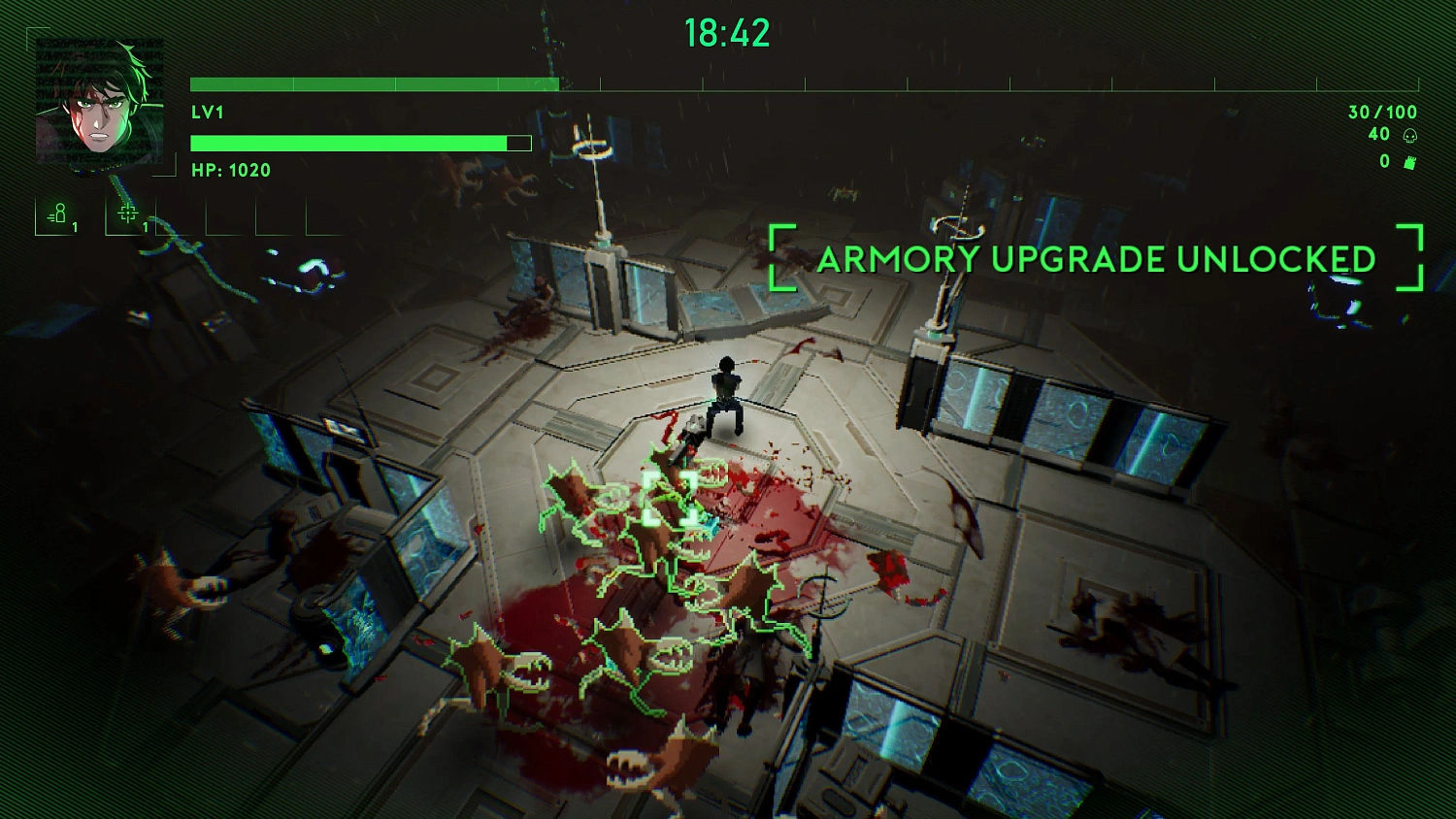
Task: Expand the LV1 level indicator
Action: coord(206,112)
